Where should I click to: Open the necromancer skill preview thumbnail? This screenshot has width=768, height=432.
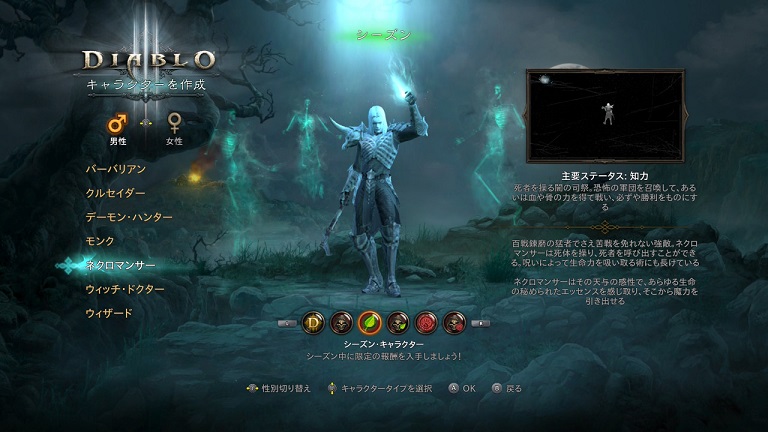(605, 115)
